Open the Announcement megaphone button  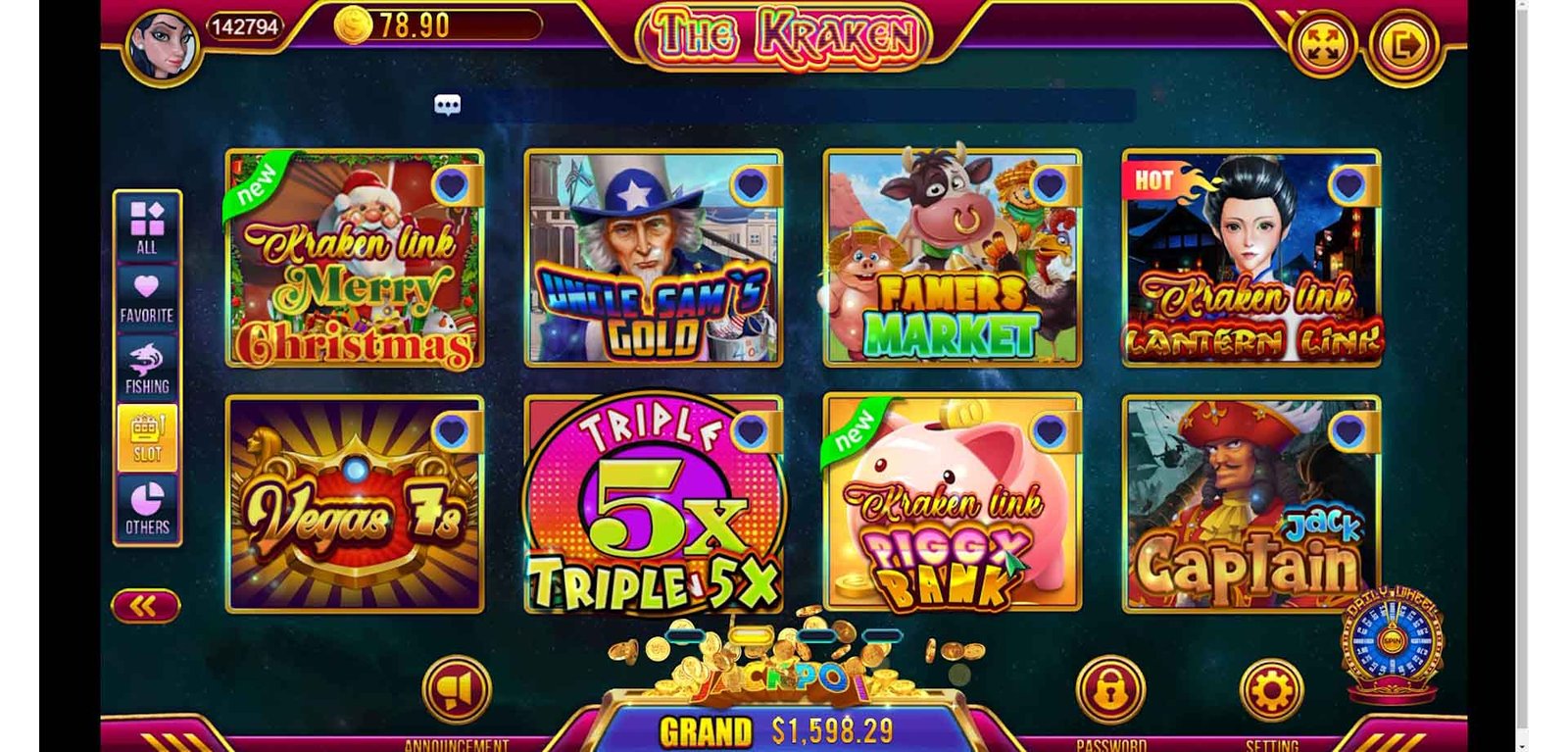click(x=456, y=691)
